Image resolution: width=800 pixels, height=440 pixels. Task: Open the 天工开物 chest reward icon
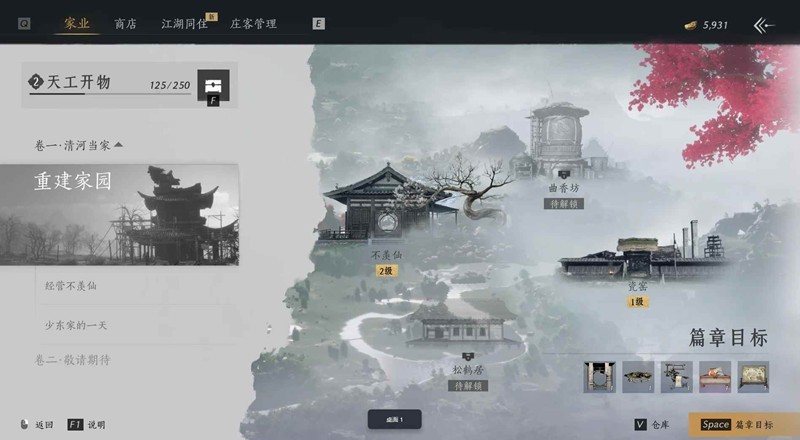[212, 84]
